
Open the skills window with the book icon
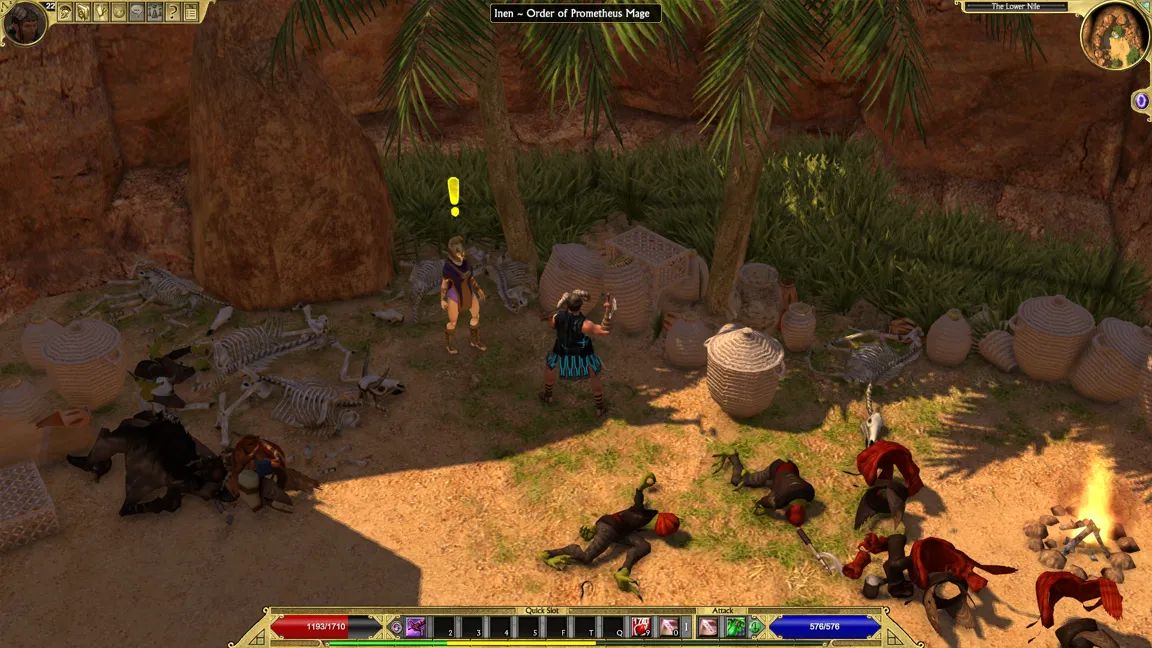(x=83, y=12)
